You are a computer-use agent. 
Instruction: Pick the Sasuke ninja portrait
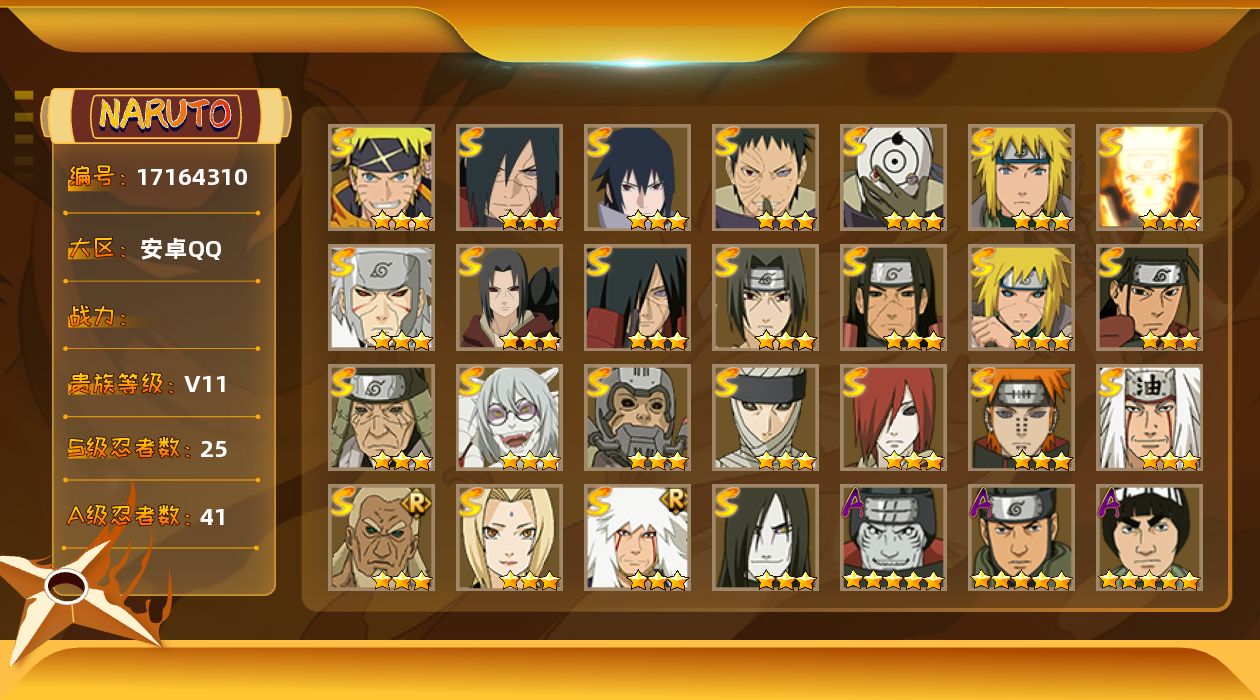click(637, 177)
